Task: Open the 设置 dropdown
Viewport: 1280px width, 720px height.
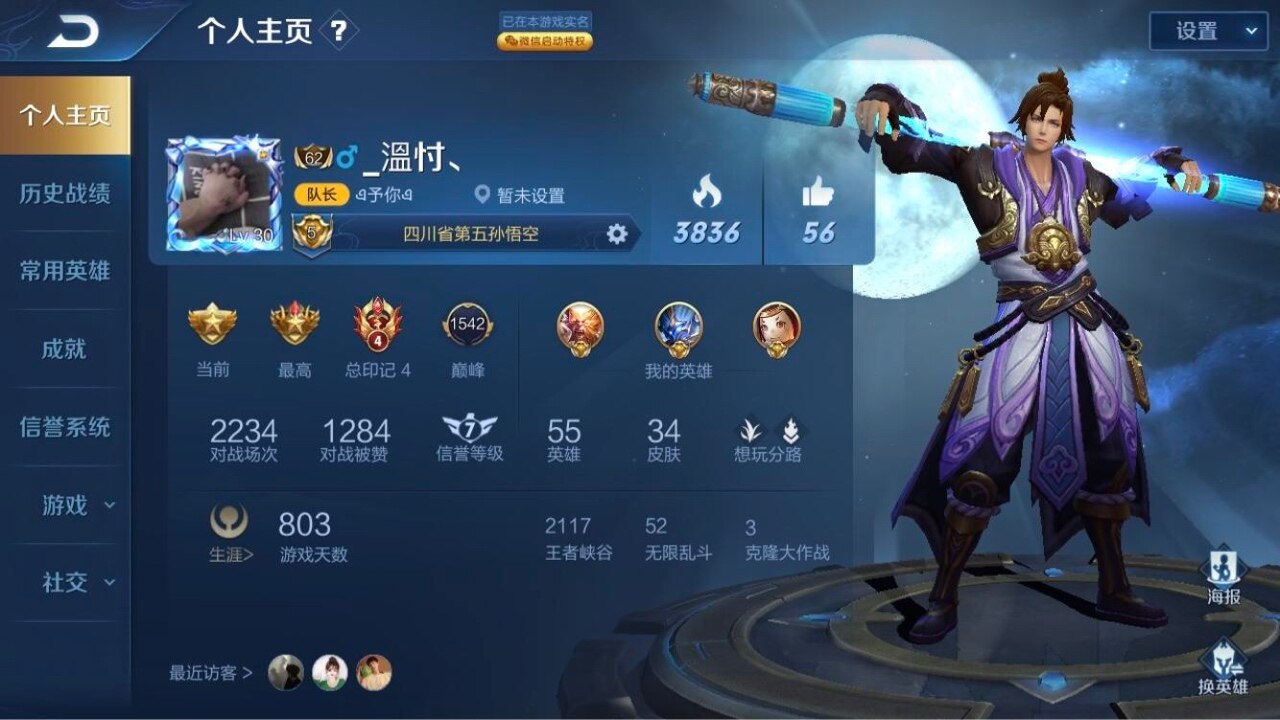Action: [x=1208, y=31]
